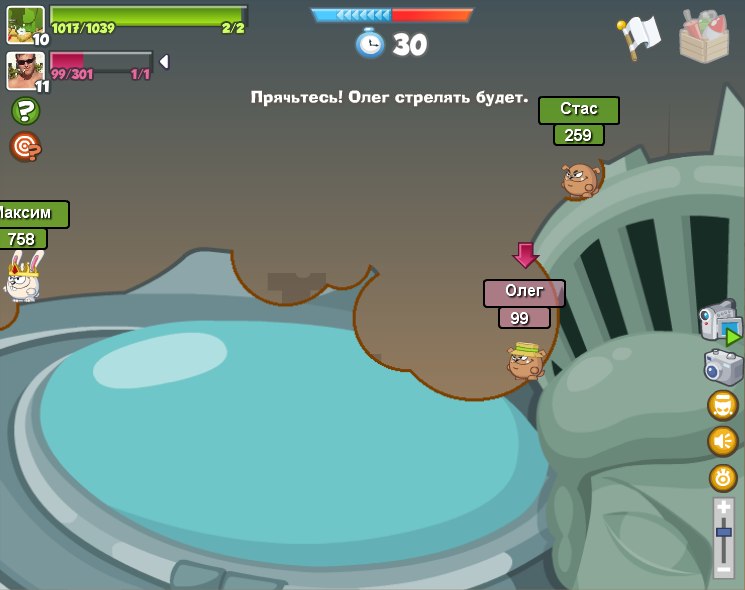Screen dimensions: 745x590
Task: Click the white surrender flag icon
Action: coord(639,36)
